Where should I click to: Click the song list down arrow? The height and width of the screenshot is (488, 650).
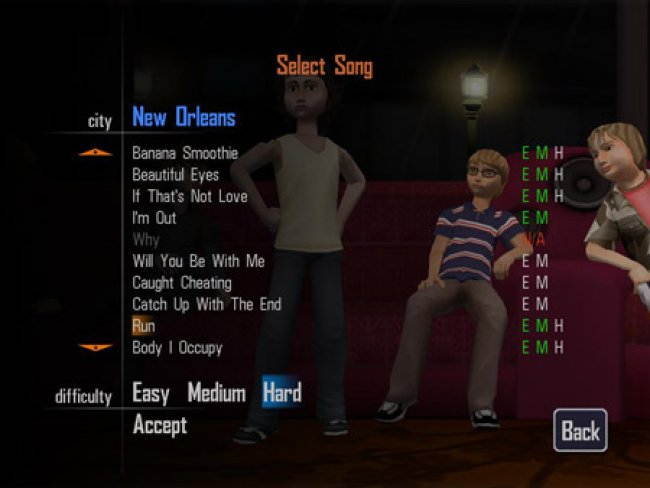click(96, 348)
